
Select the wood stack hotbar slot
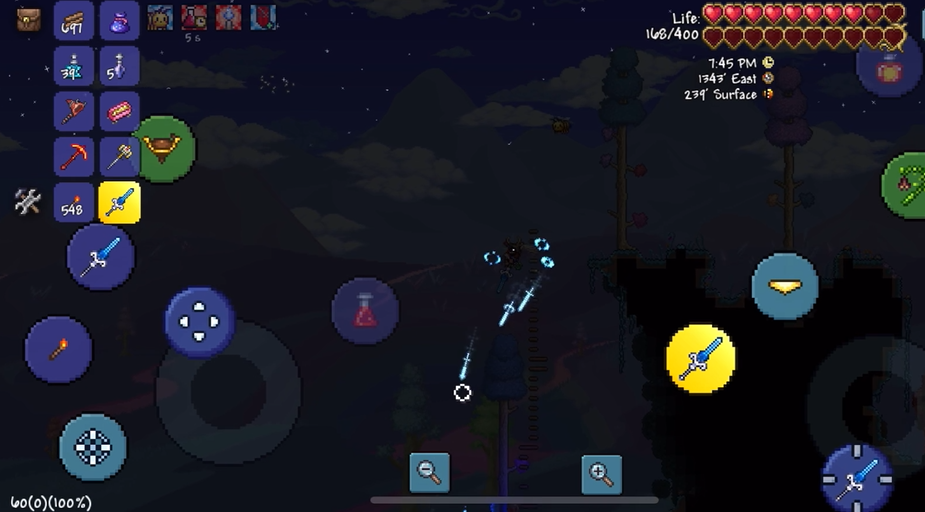coord(74,20)
